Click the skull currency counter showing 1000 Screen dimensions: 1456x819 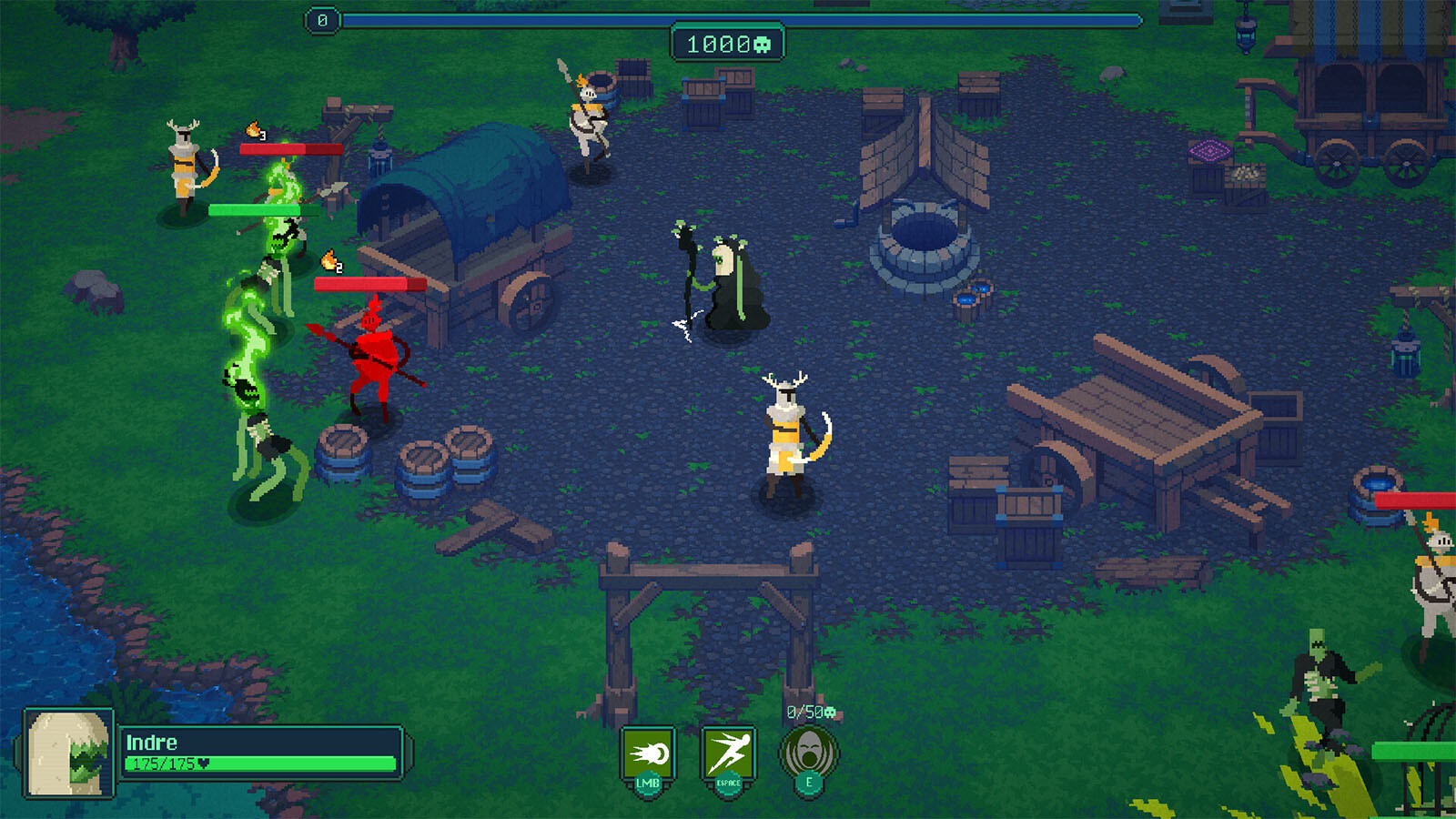pos(728,41)
